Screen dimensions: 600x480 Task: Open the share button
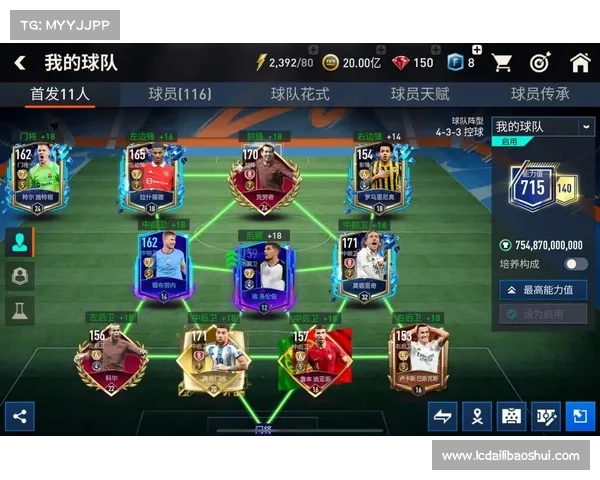(x=19, y=416)
